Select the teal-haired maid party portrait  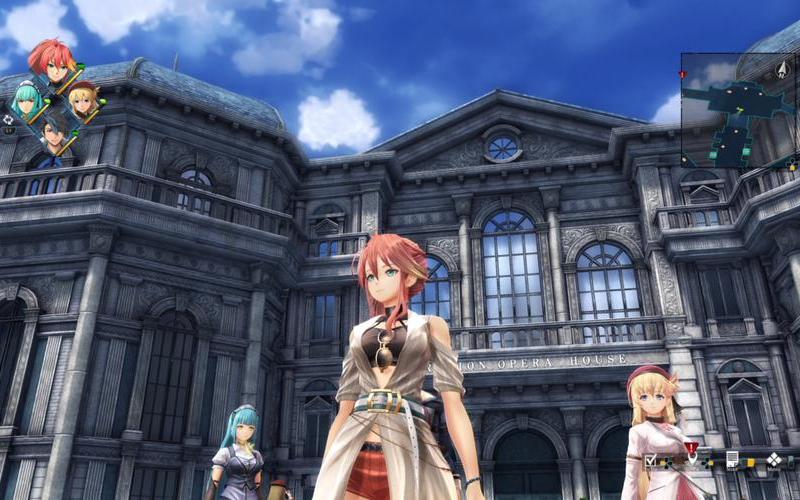(x=27, y=100)
